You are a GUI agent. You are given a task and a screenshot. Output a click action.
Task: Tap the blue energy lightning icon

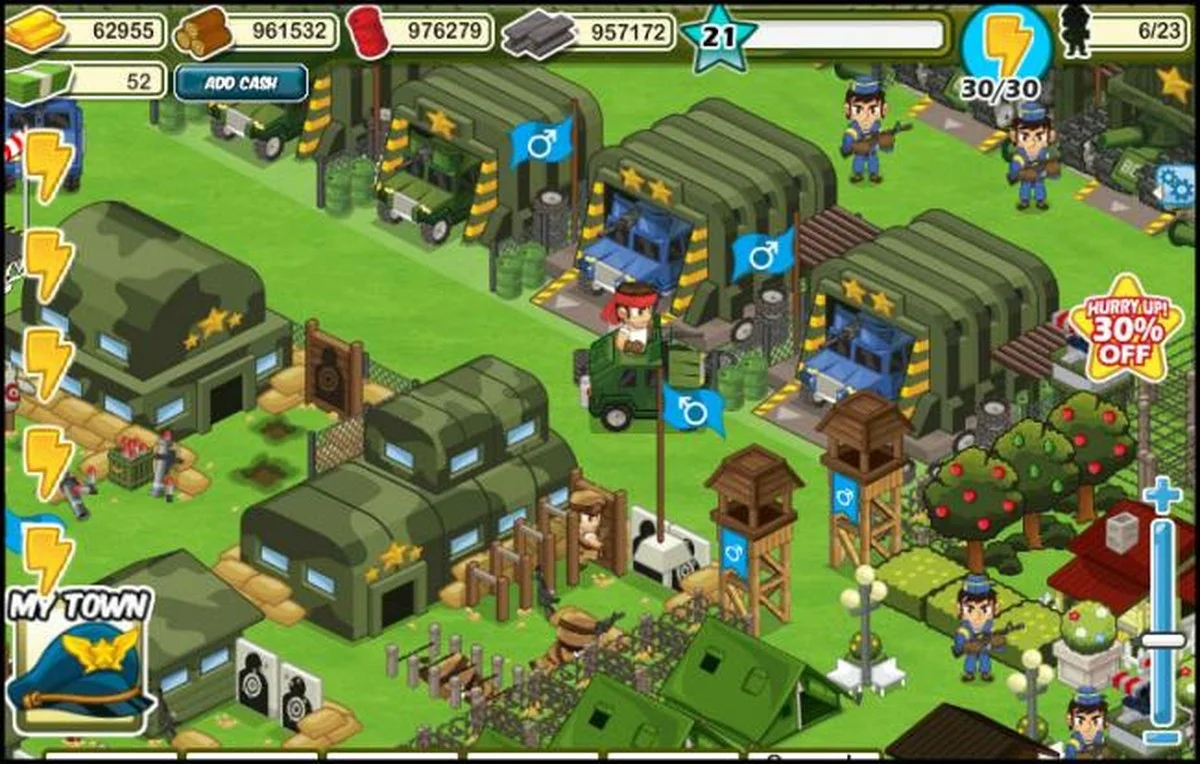(1005, 46)
